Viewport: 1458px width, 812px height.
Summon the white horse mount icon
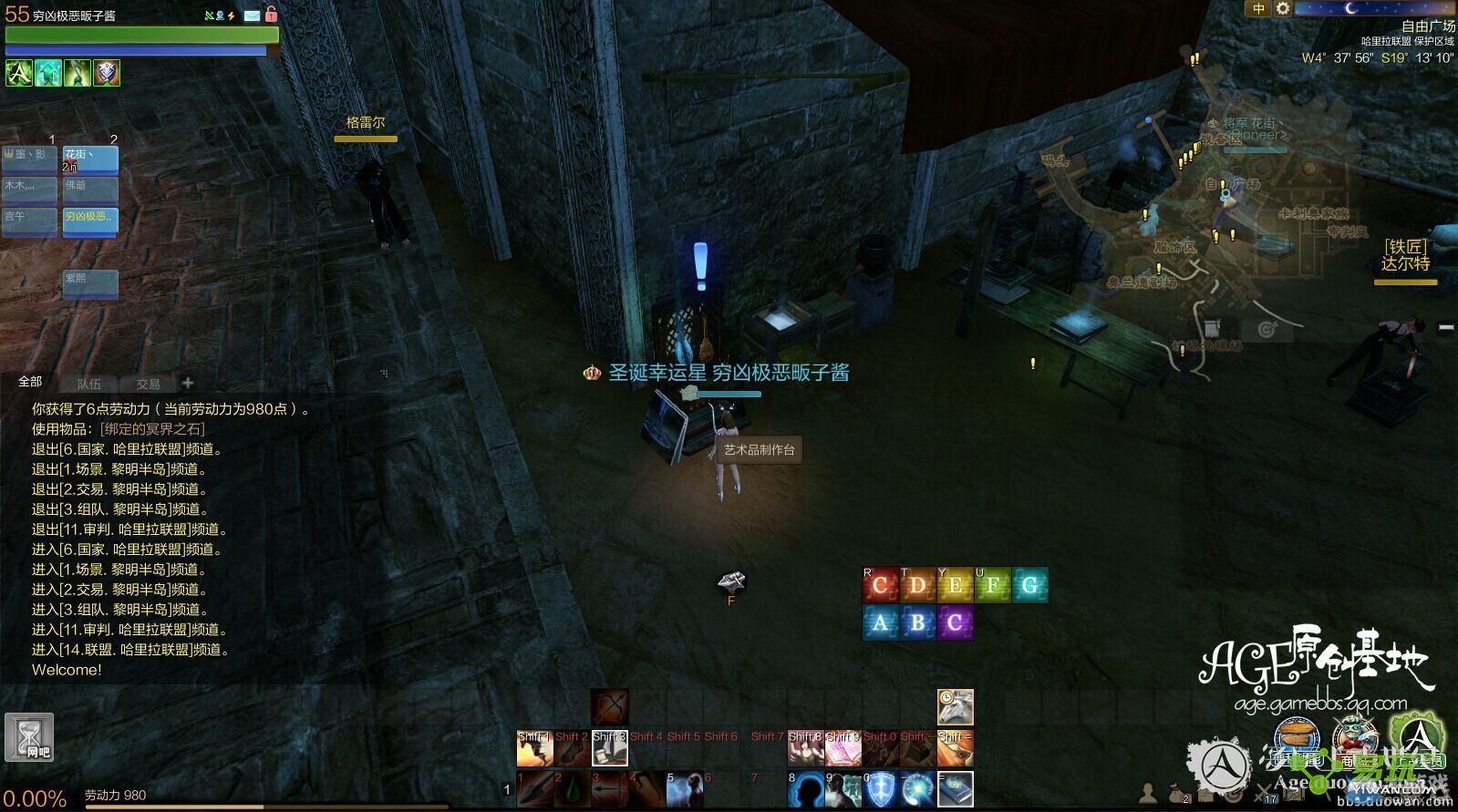click(x=955, y=707)
